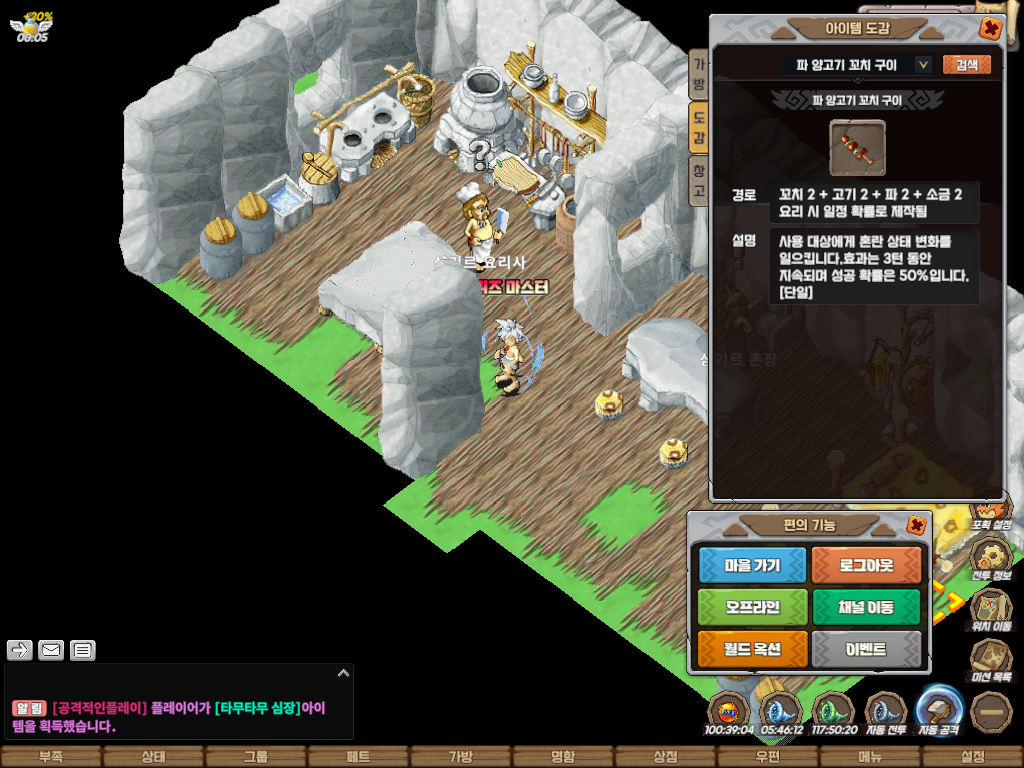Select the skewer item icon slot
The image size is (1024, 768).
(857, 148)
